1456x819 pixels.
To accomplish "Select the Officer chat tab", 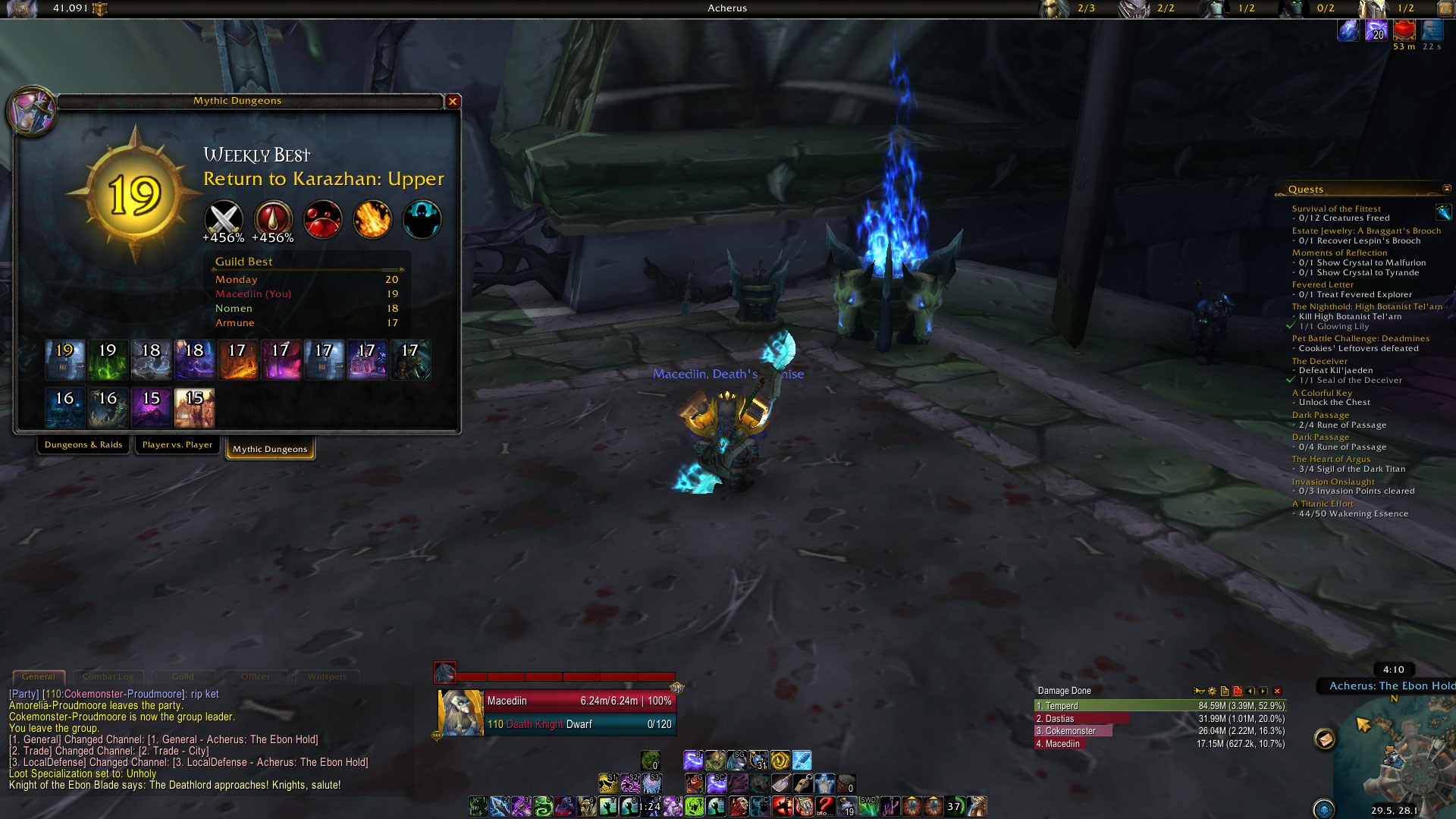I will [256, 676].
